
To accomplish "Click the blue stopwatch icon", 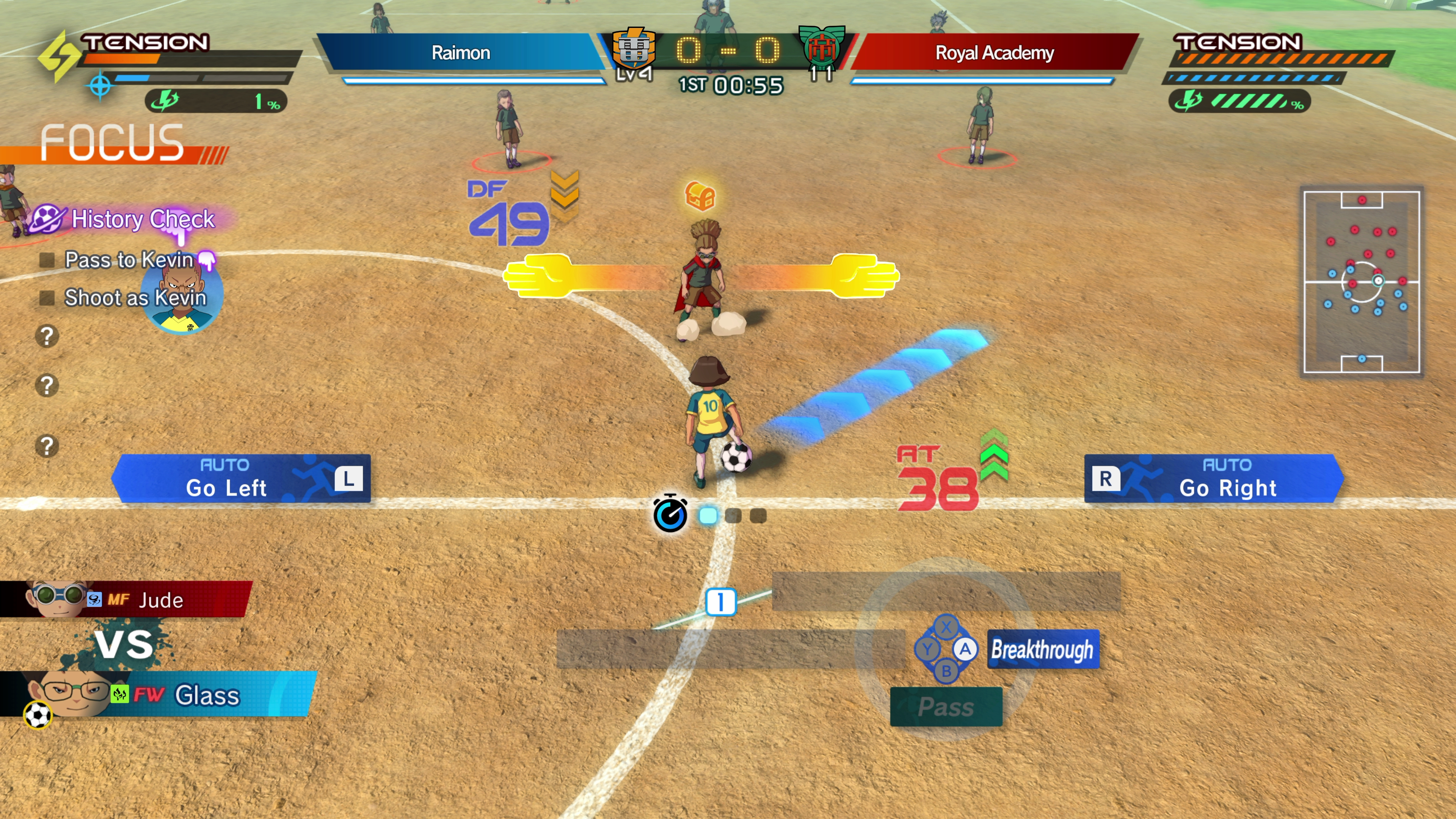I will [x=670, y=513].
